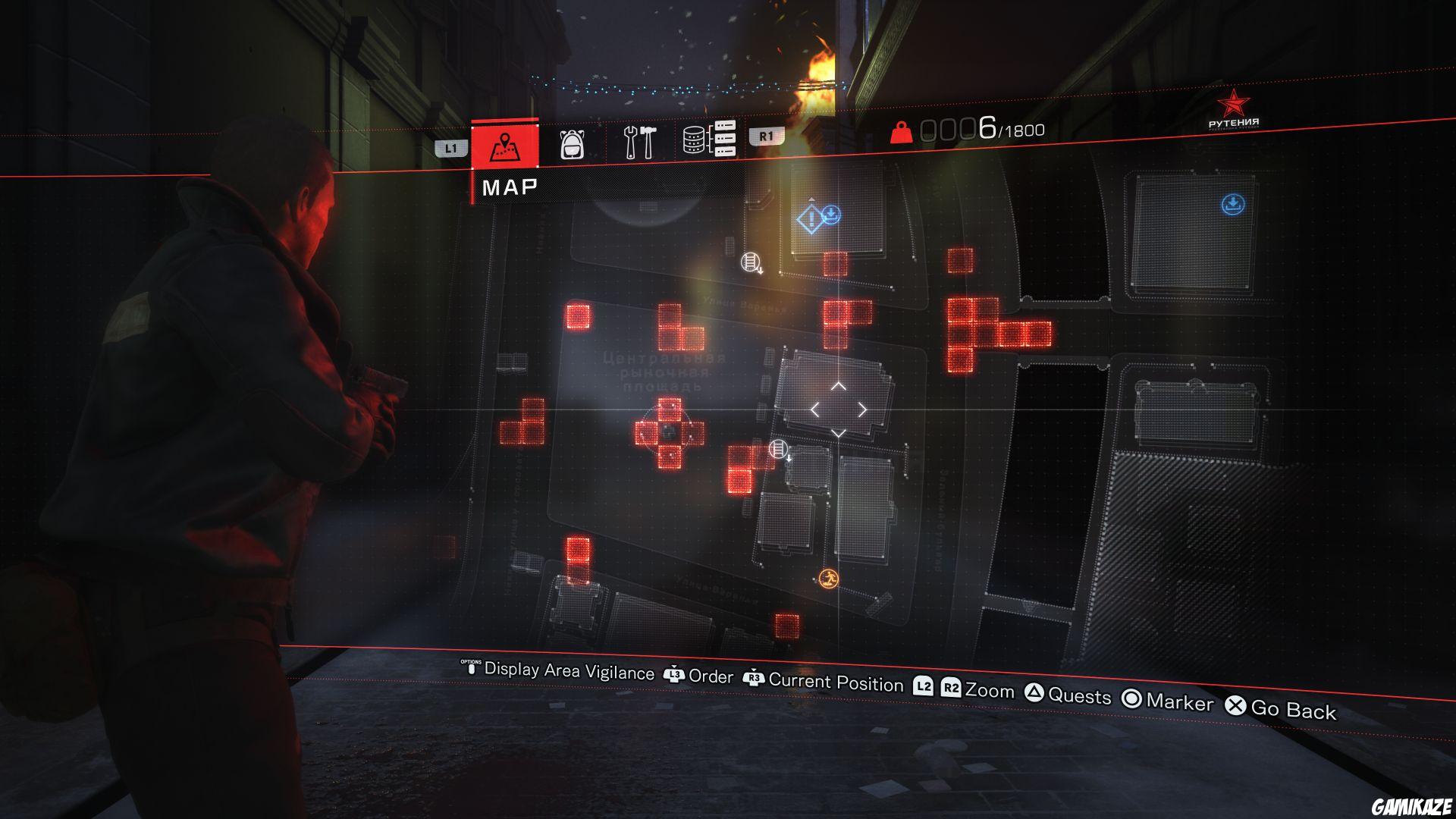
Task: Click the right chevron of the map cursor
Action: (x=864, y=409)
